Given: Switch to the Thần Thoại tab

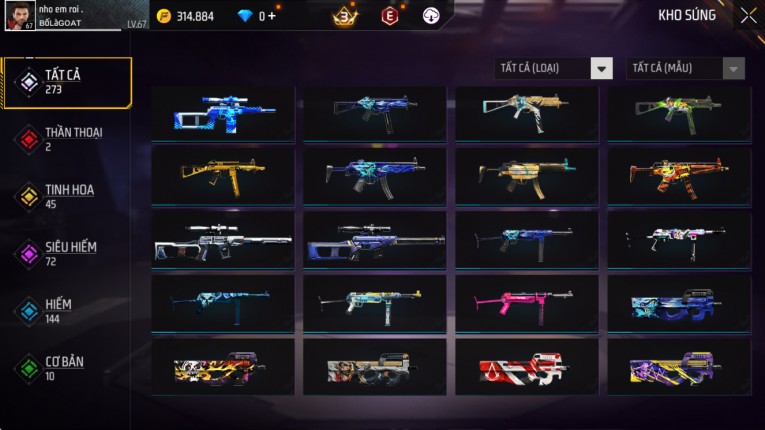Looking at the screenshot, I should (67, 138).
